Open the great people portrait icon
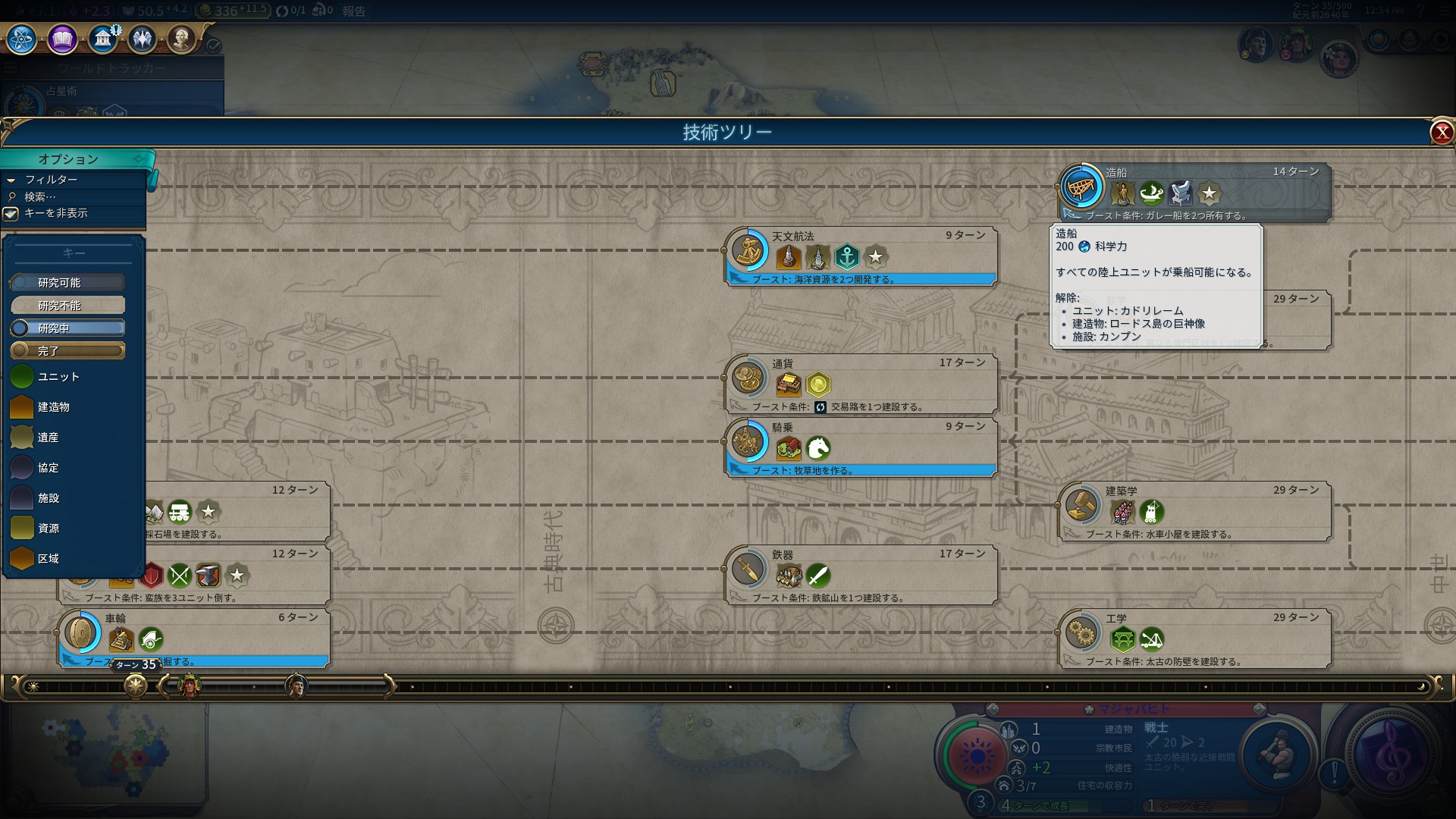Image resolution: width=1456 pixels, height=819 pixels. click(181, 39)
